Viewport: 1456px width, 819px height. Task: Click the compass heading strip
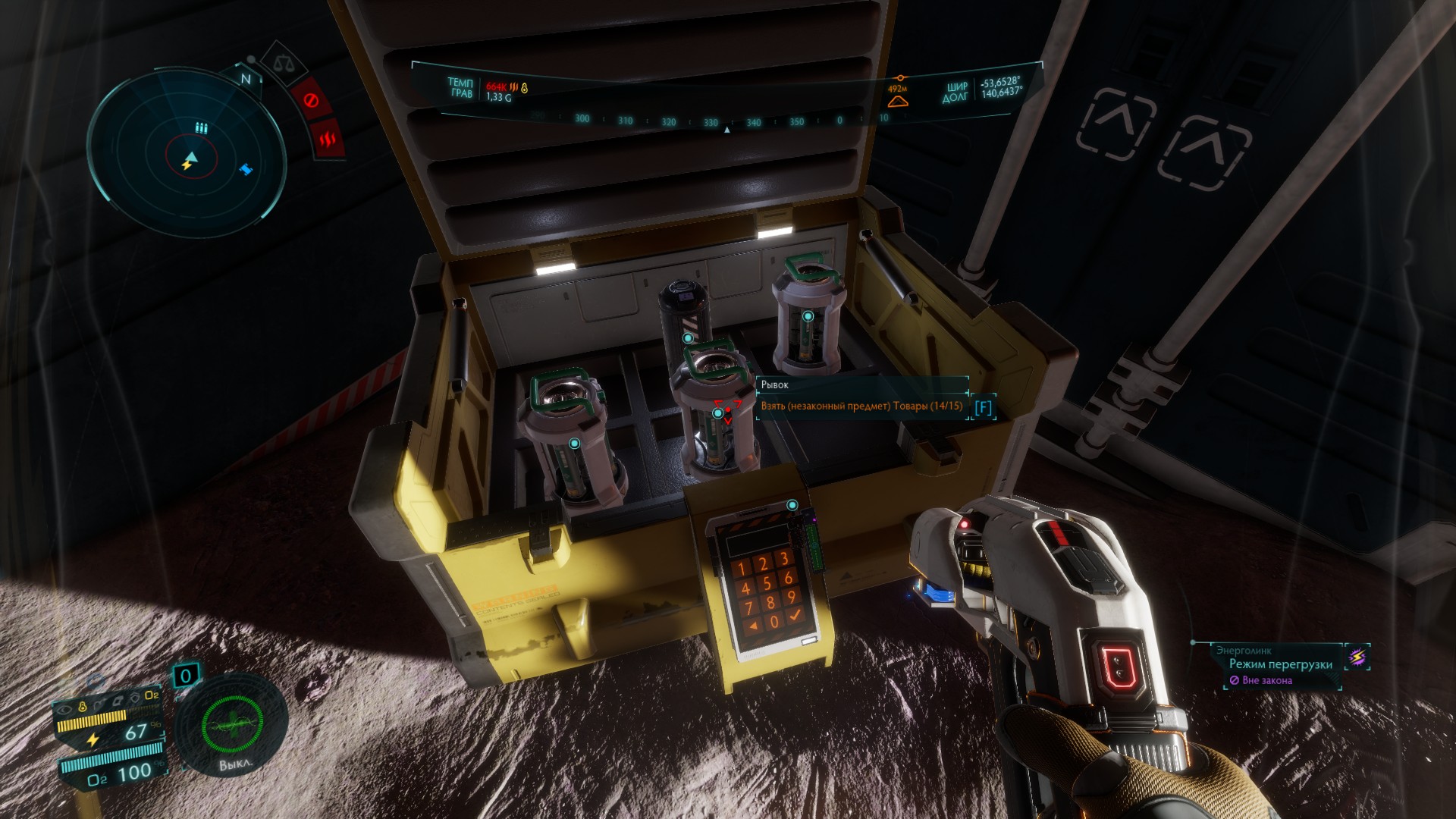coord(711,121)
